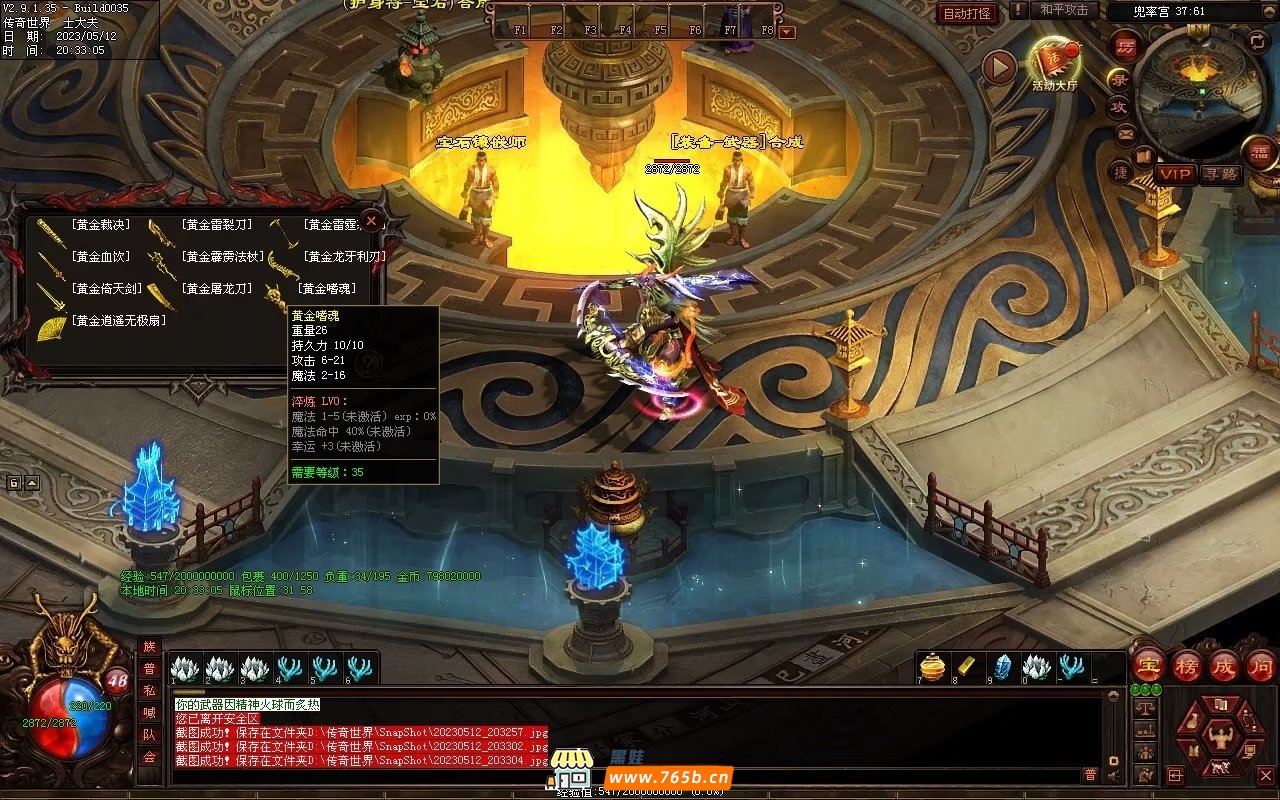This screenshot has height=800, width=1280.
Task: Click the round play arrow button
Action: click(998, 67)
